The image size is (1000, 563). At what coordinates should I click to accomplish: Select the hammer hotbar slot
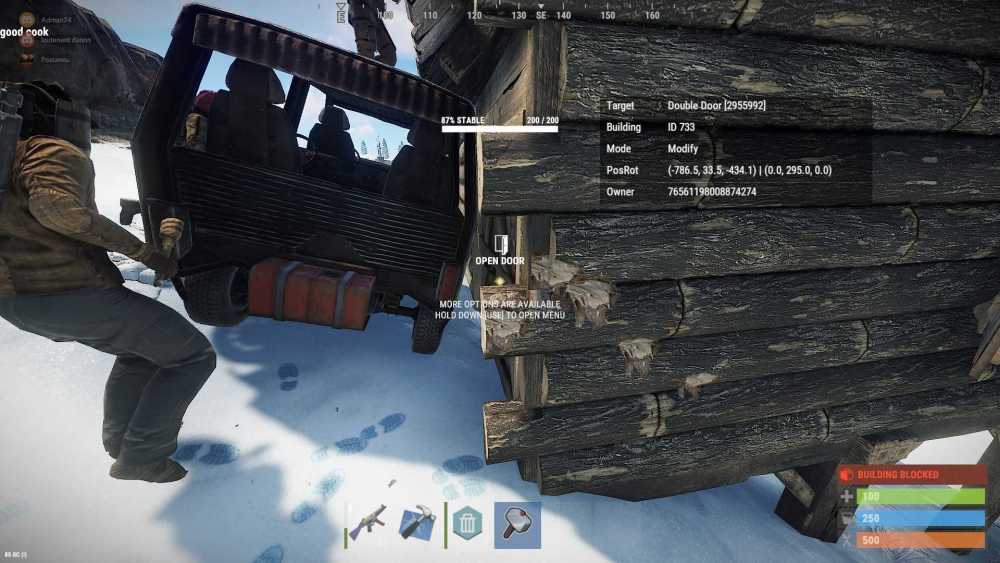[517, 525]
